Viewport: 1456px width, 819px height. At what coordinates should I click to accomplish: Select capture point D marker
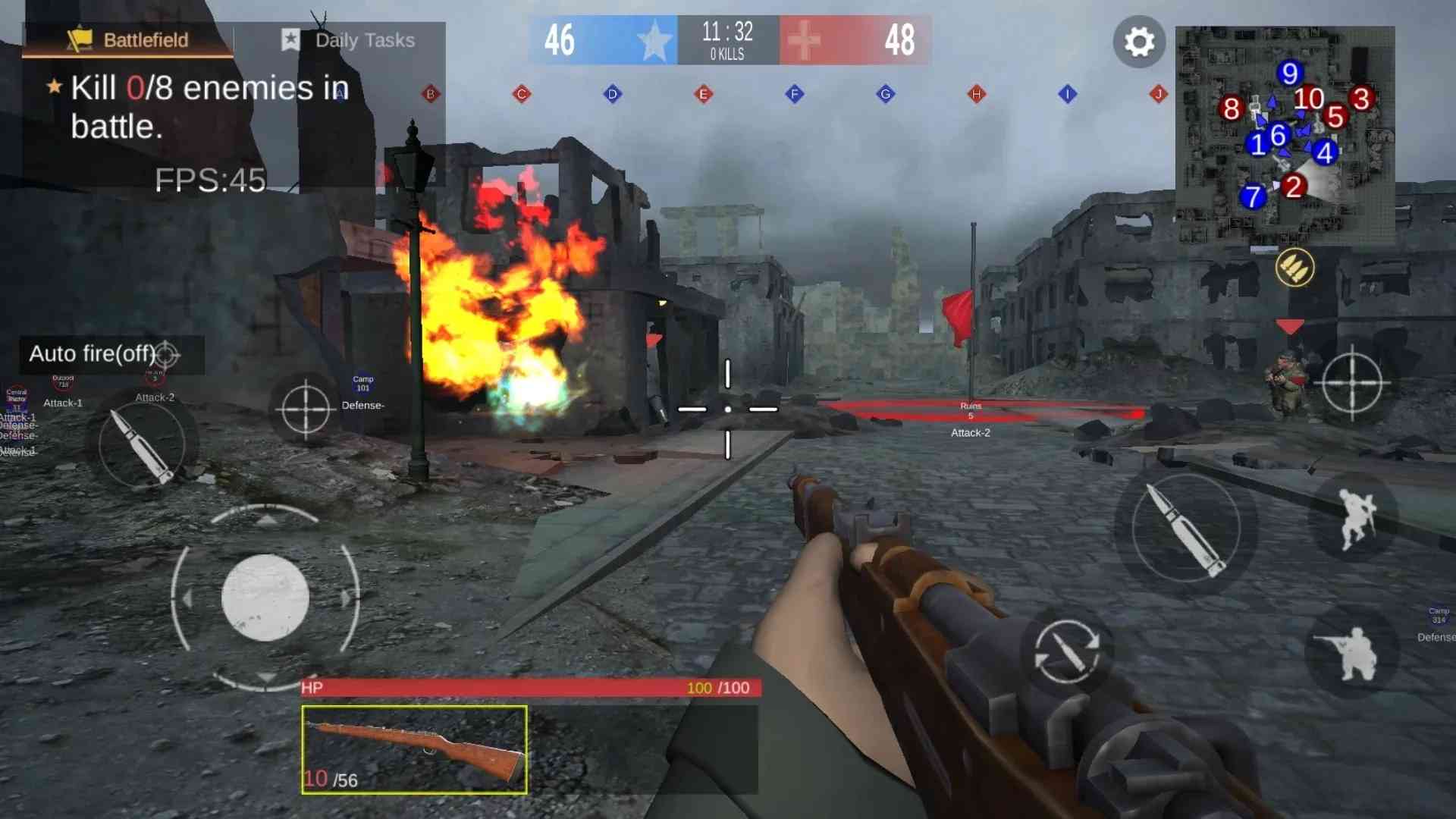[x=613, y=94]
